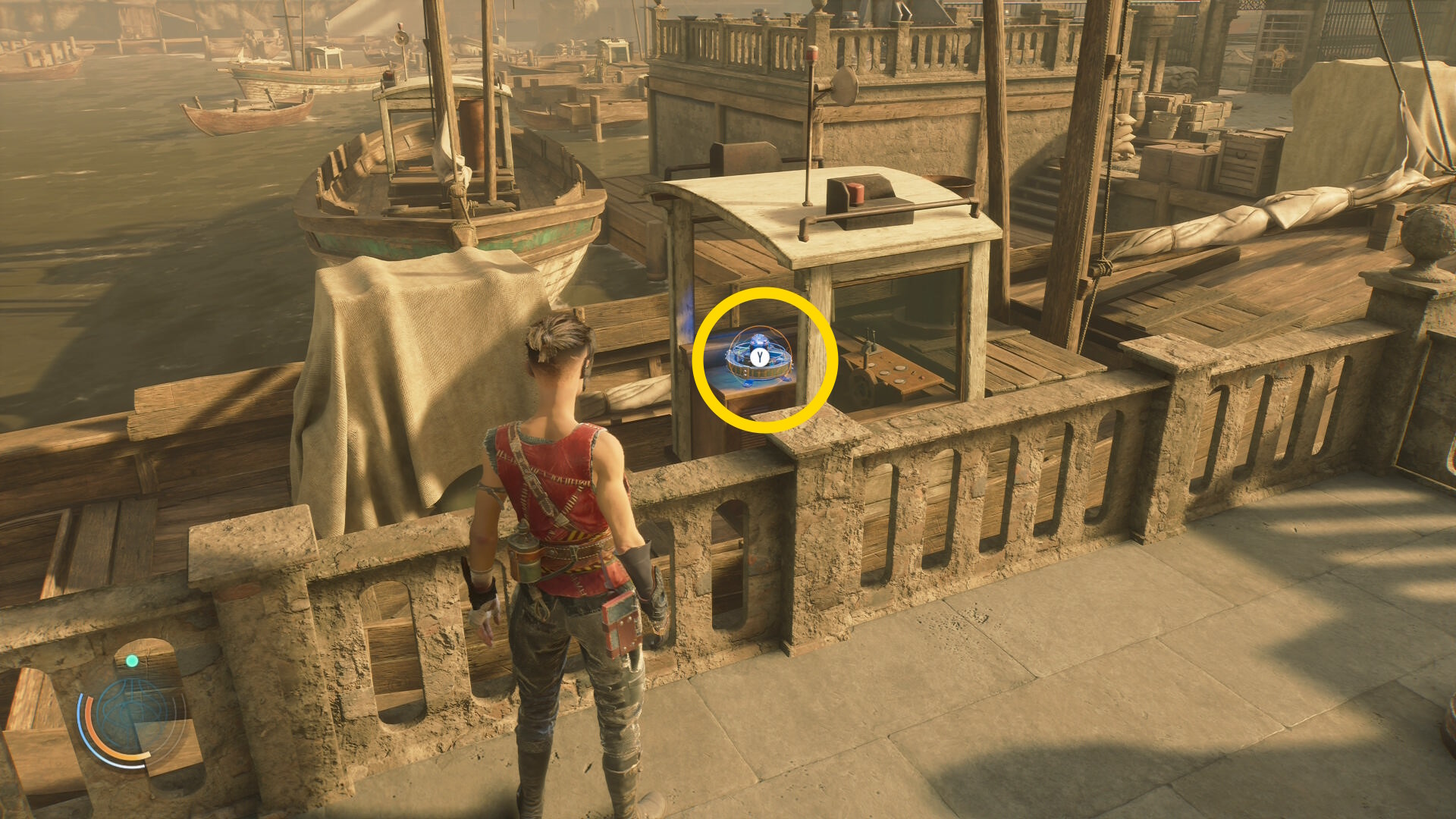Click the circular compass globe HUD
Viewport: 1456px width, 819px height.
[133, 714]
